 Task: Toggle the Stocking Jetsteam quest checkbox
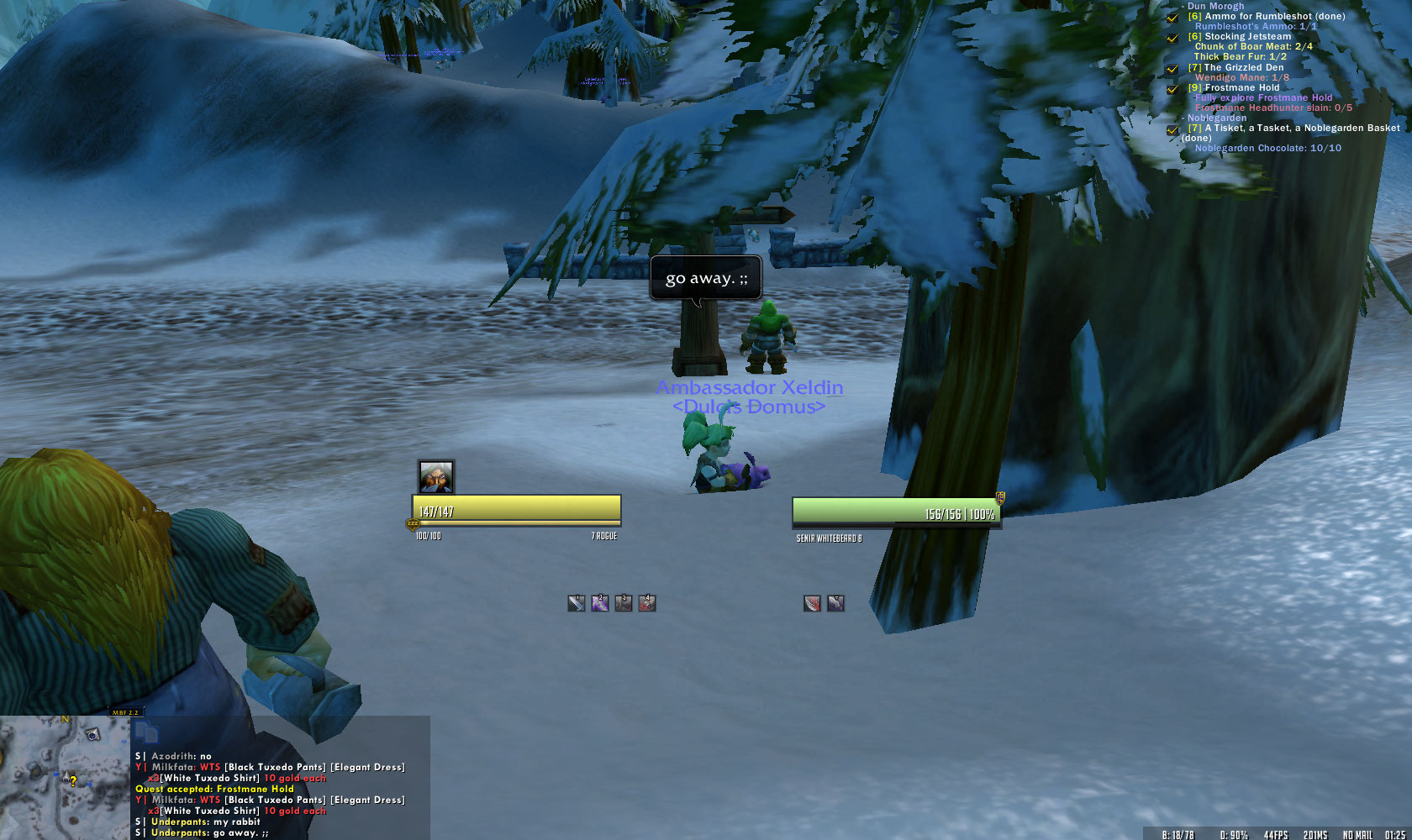pos(1172,38)
